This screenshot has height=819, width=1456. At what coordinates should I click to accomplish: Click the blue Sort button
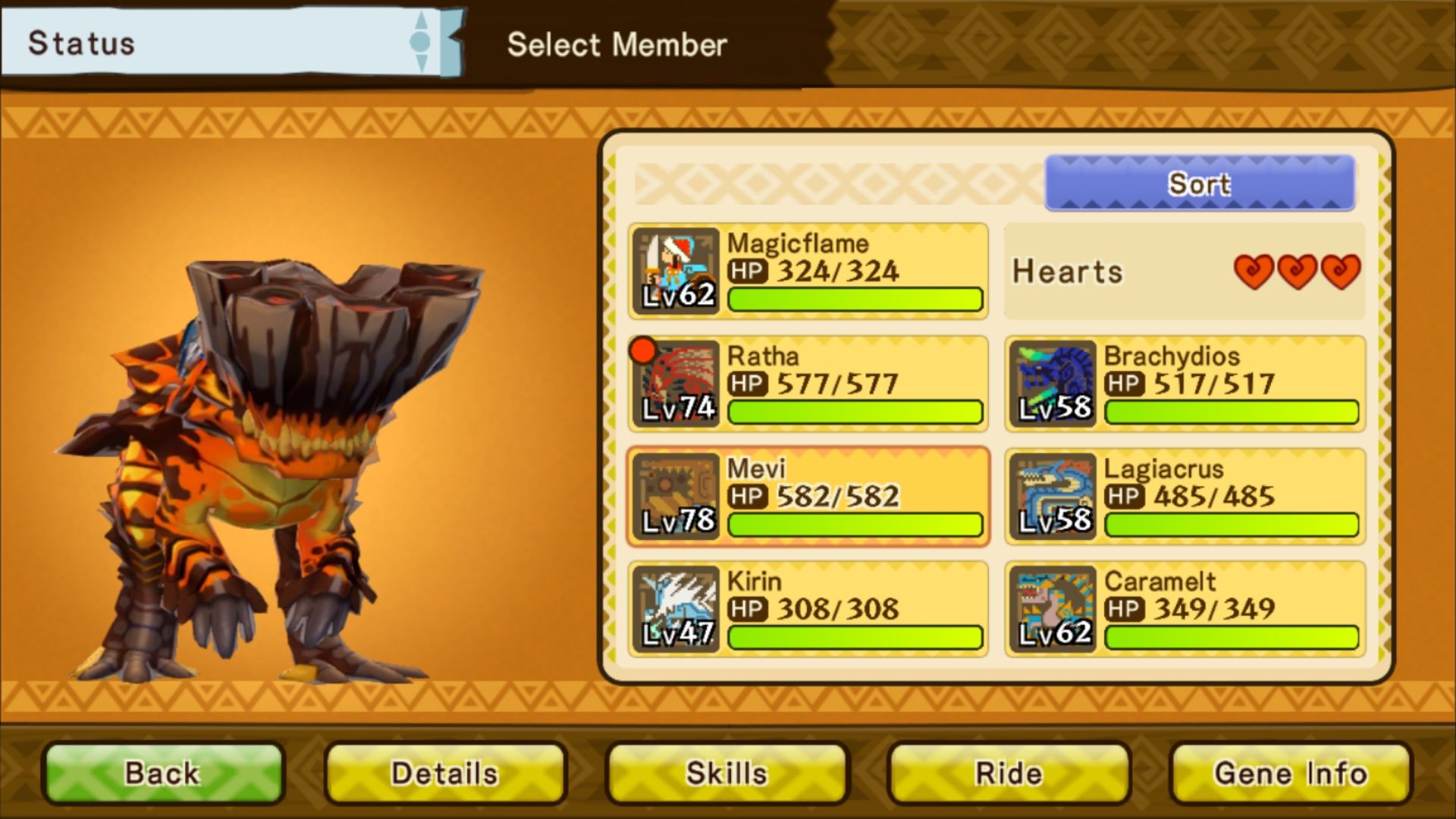click(x=1199, y=184)
